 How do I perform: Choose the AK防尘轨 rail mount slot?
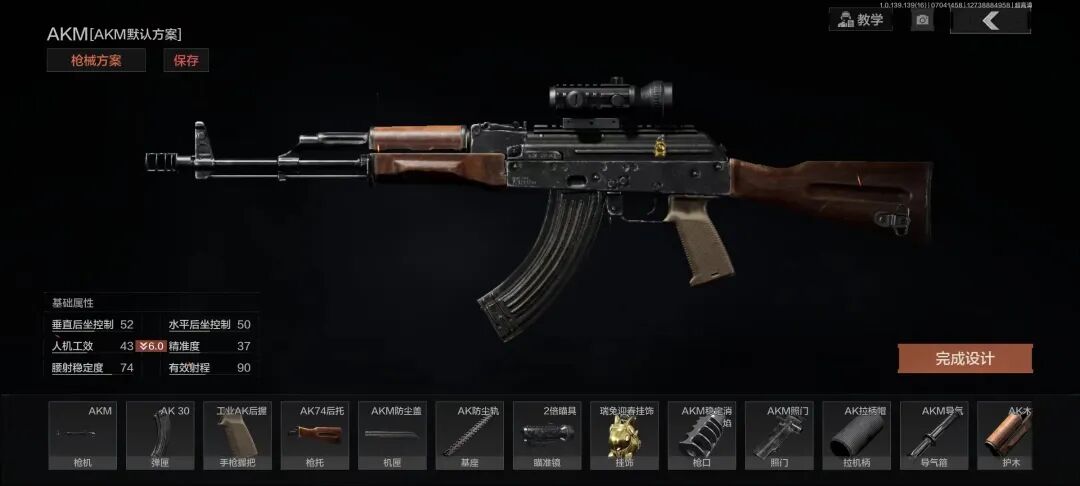click(x=470, y=435)
